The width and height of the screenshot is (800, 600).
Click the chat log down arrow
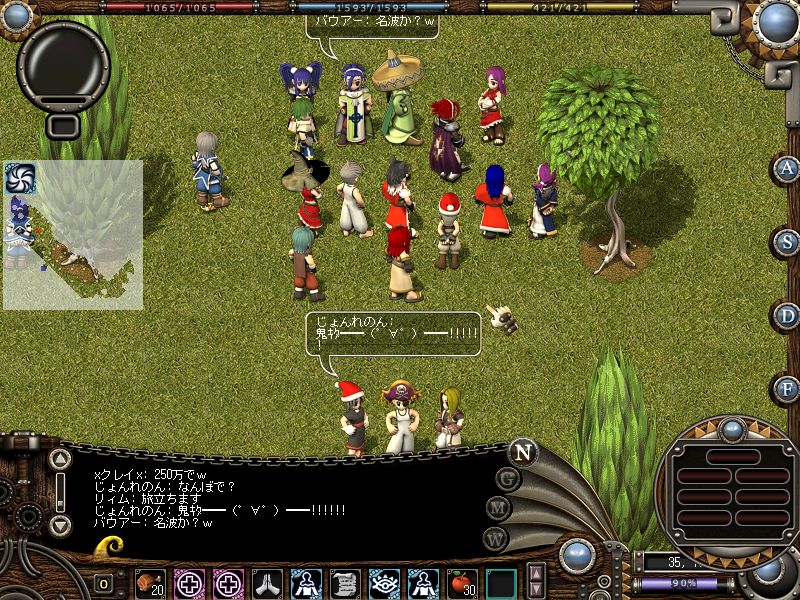60,524
